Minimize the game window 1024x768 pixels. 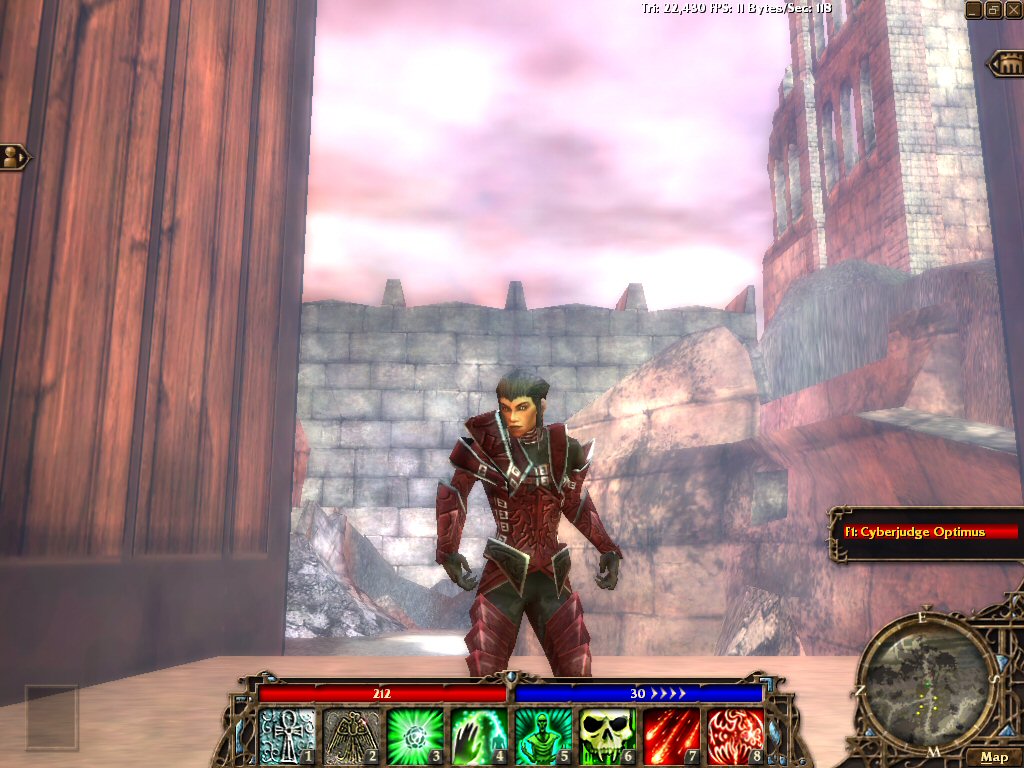[x=974, y=9]
